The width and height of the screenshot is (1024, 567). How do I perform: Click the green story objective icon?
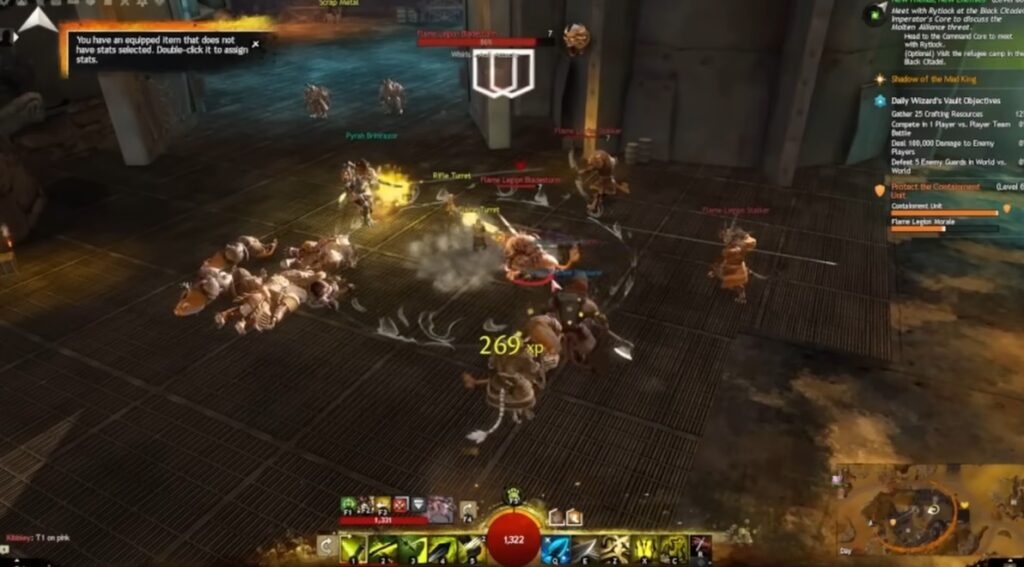tap(876, 14)
